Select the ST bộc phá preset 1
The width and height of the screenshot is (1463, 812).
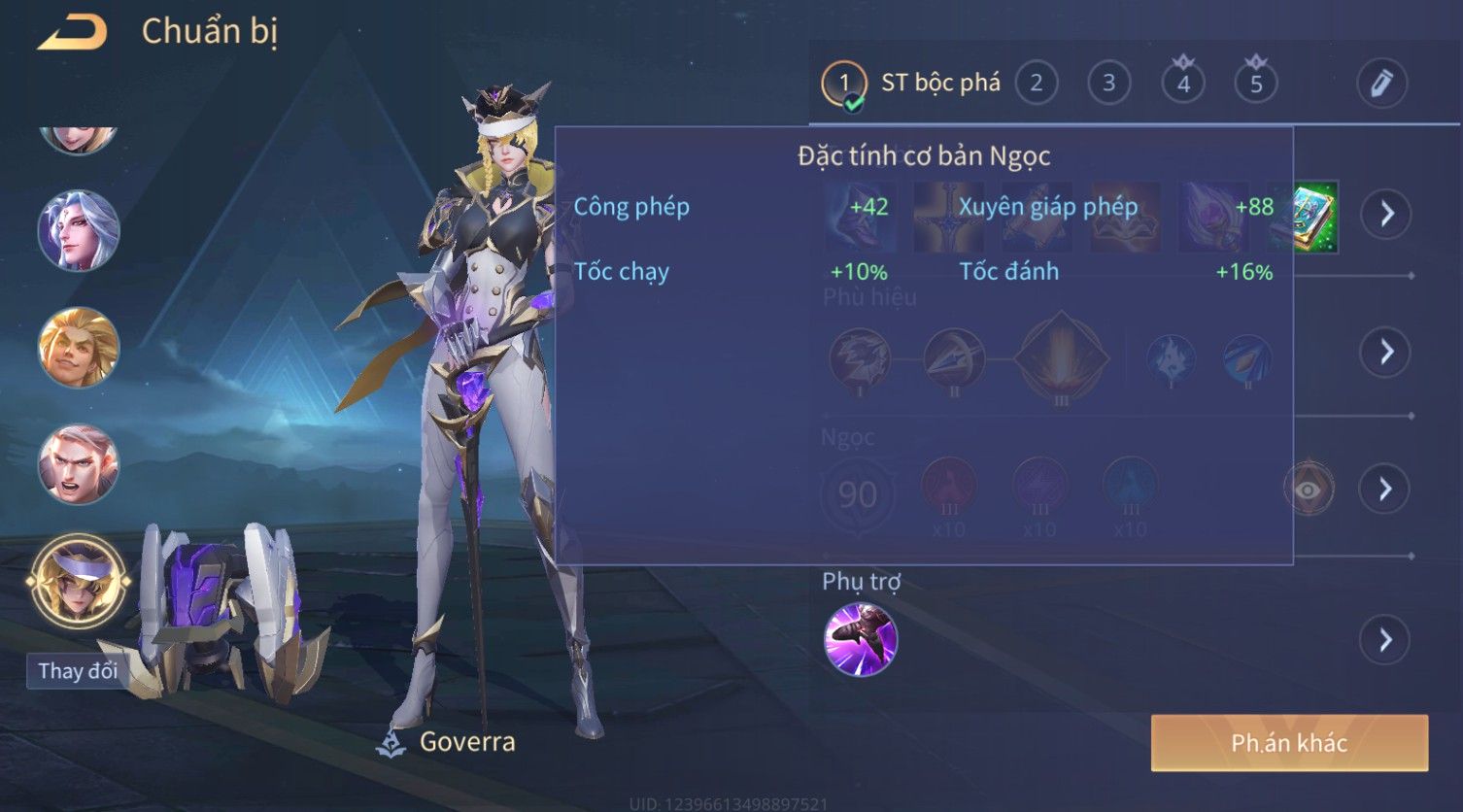pyautogui.click(x=843, y=84)
